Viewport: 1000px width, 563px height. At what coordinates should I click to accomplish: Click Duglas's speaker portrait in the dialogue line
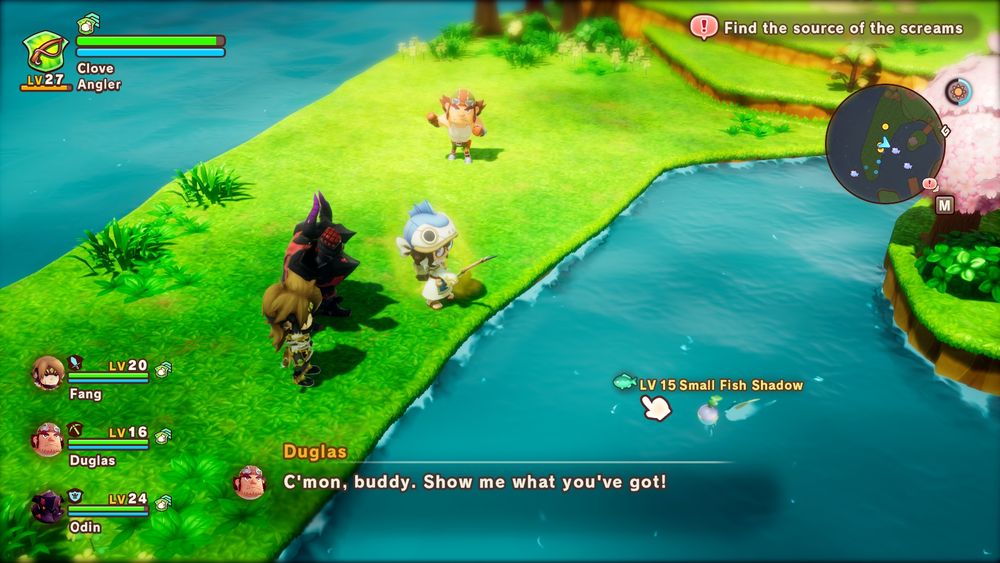pyautogui.click(x=250, y=482)
